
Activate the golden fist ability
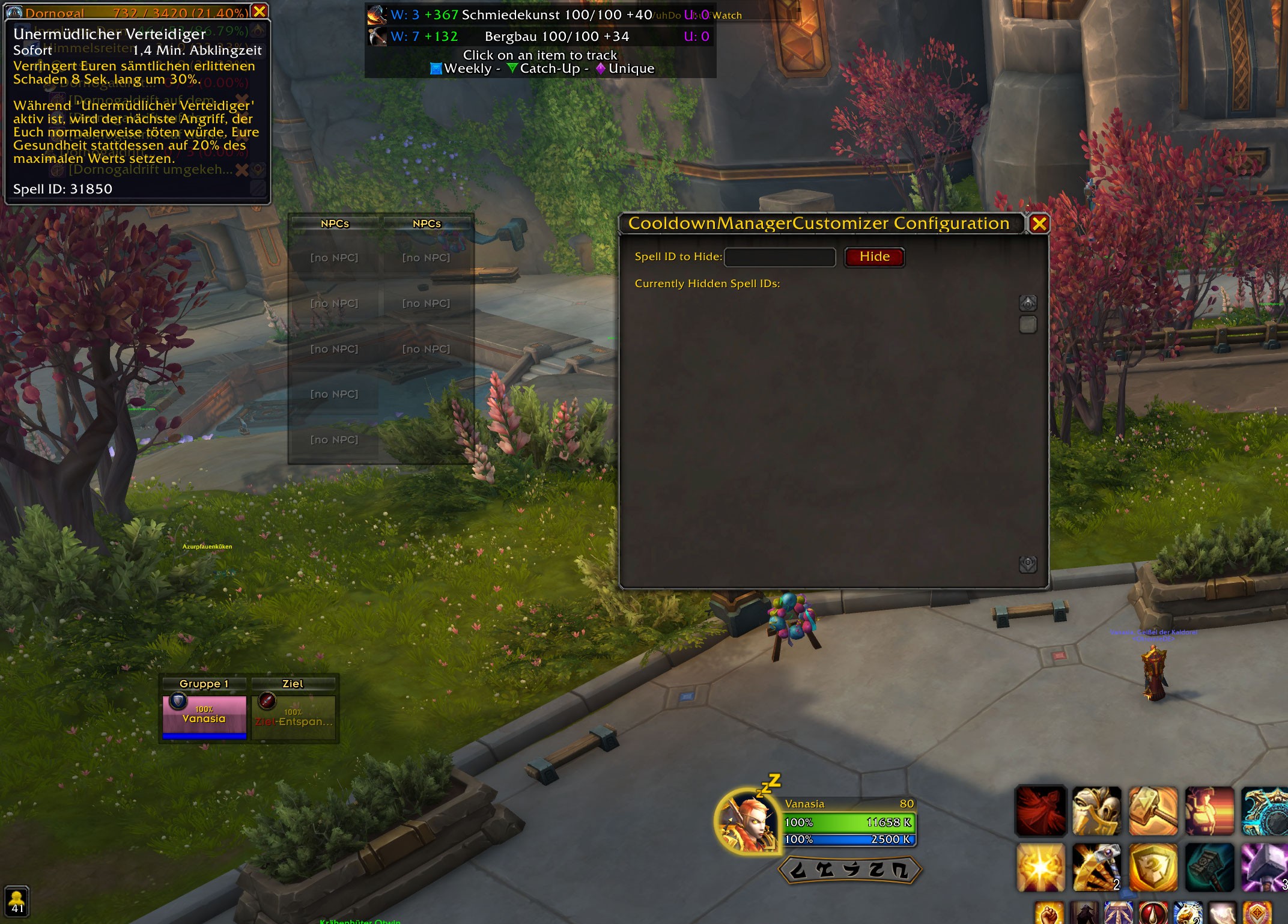point(1048,913)
